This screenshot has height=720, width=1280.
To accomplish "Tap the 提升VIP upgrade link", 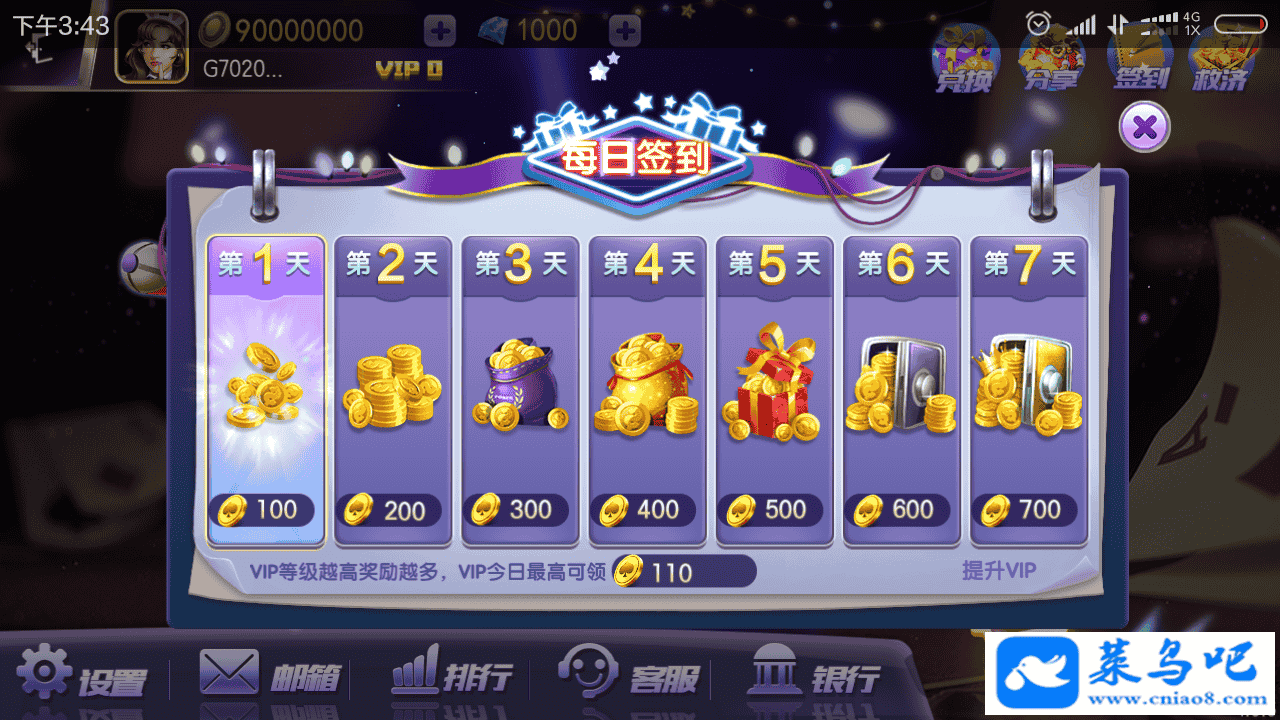I will coord(999,571).
